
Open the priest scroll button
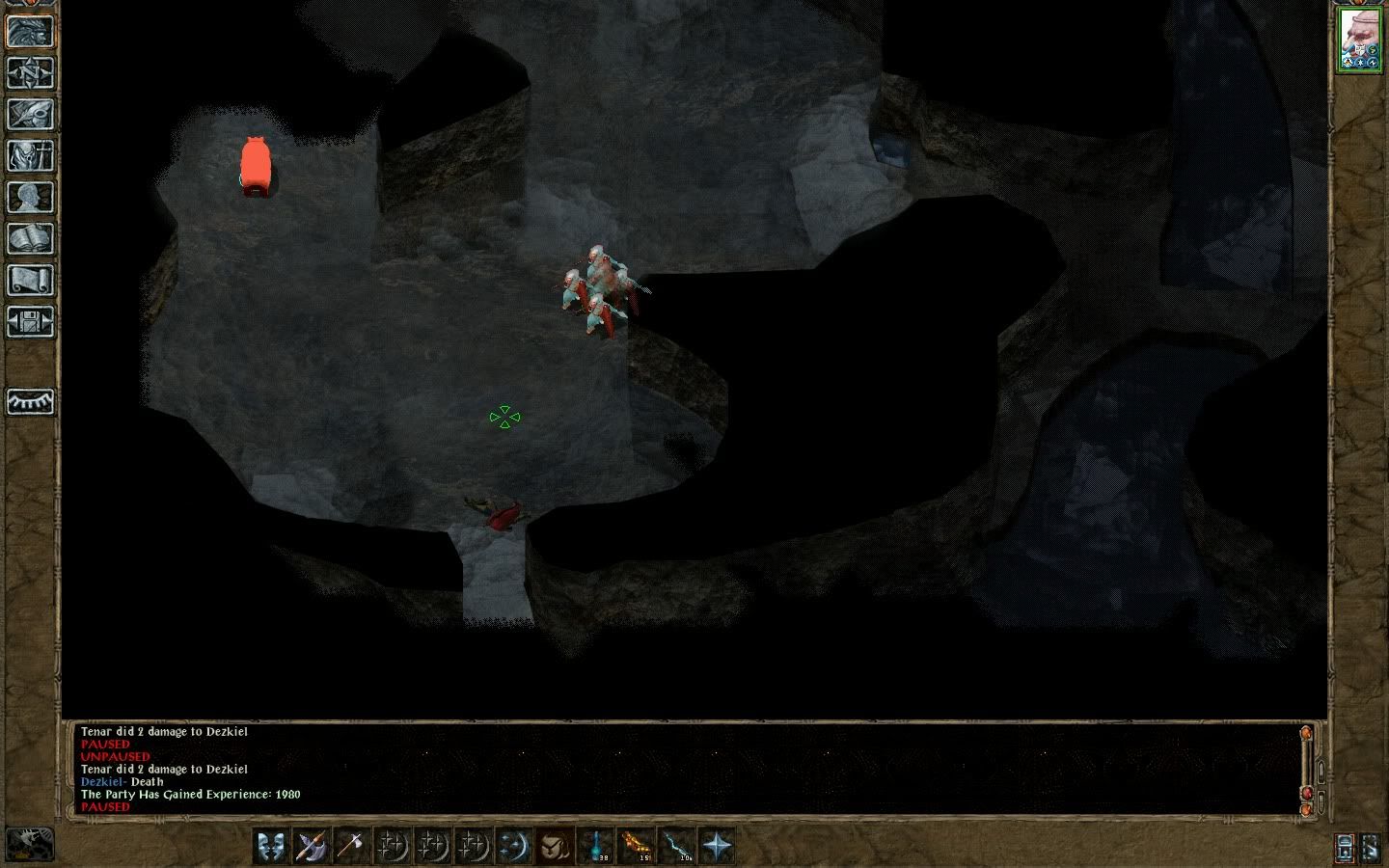click(30, 281)
